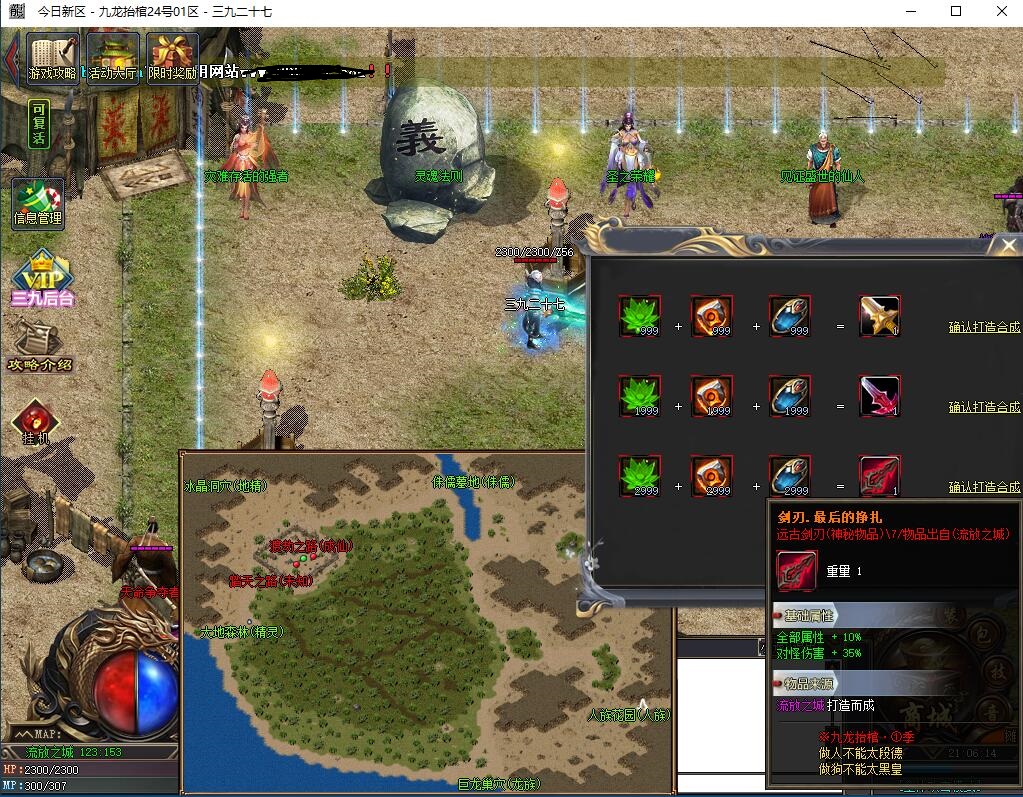
Task: Go to 冰晶洞穴(地精) on the map
Action: coord(226,485)
